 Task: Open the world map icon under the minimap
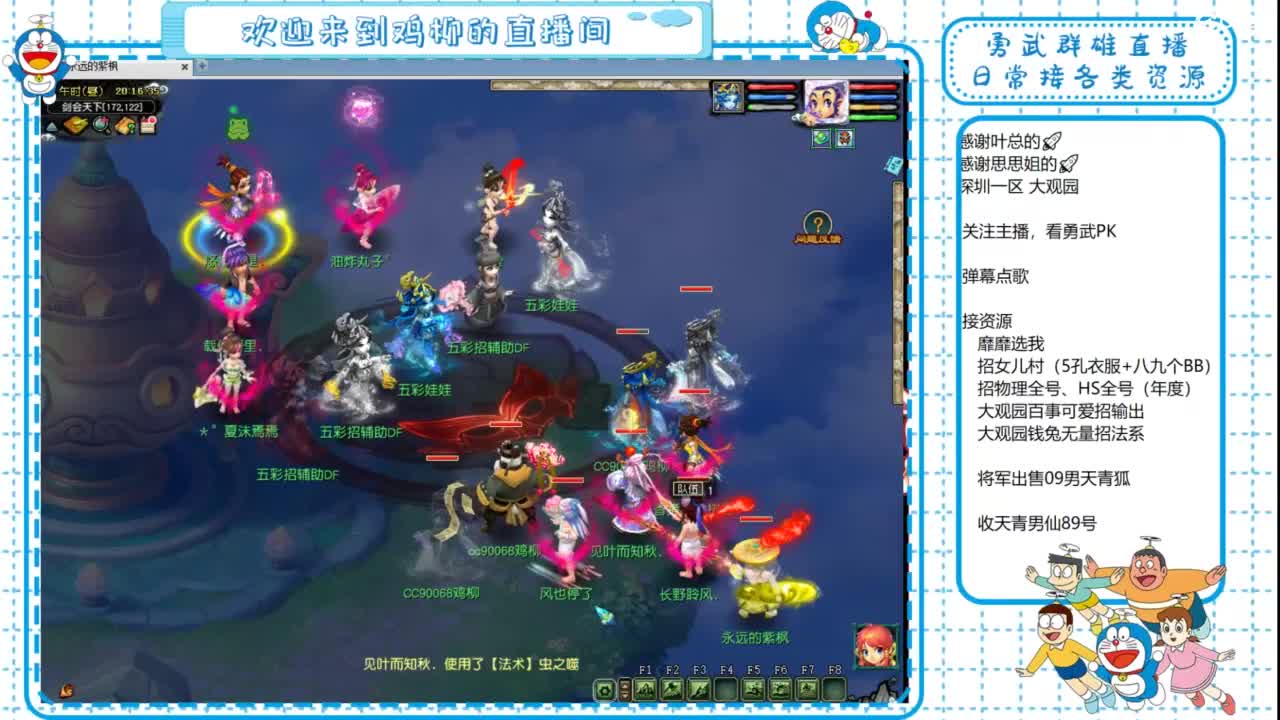[75, 125]
